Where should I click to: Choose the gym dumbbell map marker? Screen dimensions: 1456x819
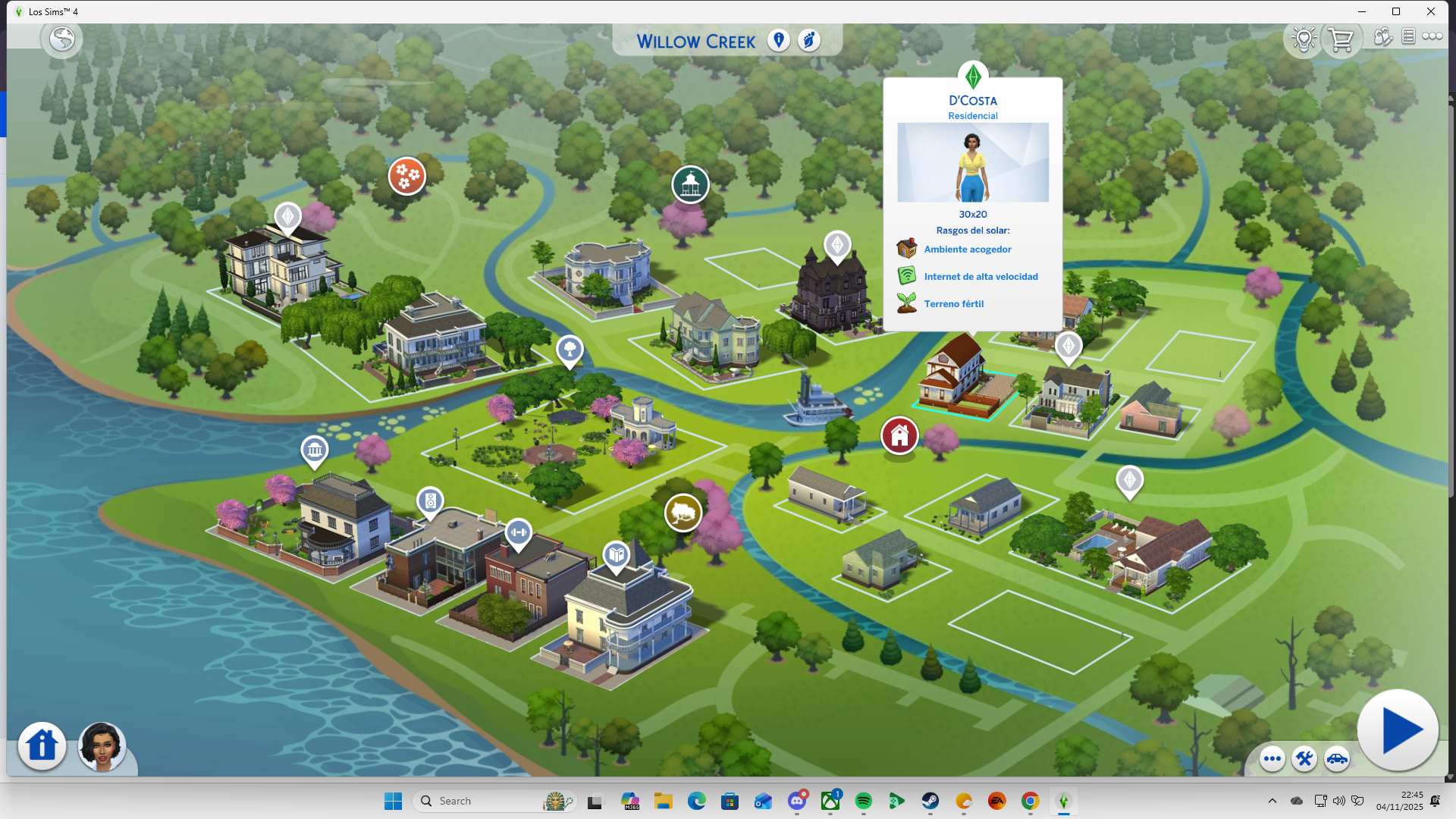pos(519,532)
